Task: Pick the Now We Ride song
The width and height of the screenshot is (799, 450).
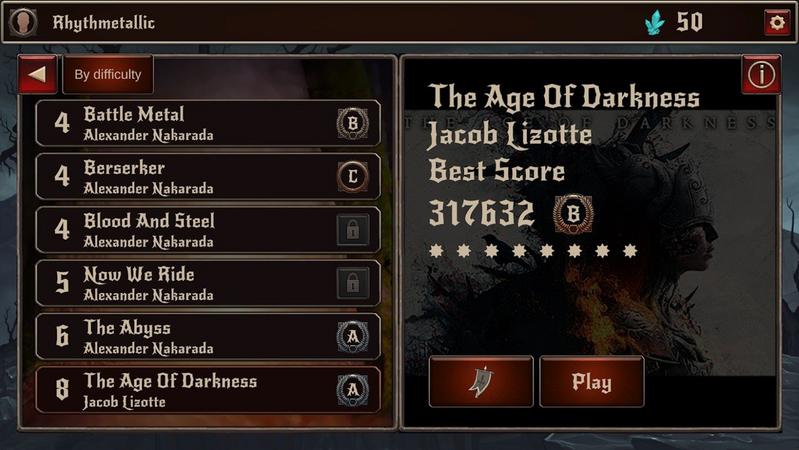Action: coord(207,283)
